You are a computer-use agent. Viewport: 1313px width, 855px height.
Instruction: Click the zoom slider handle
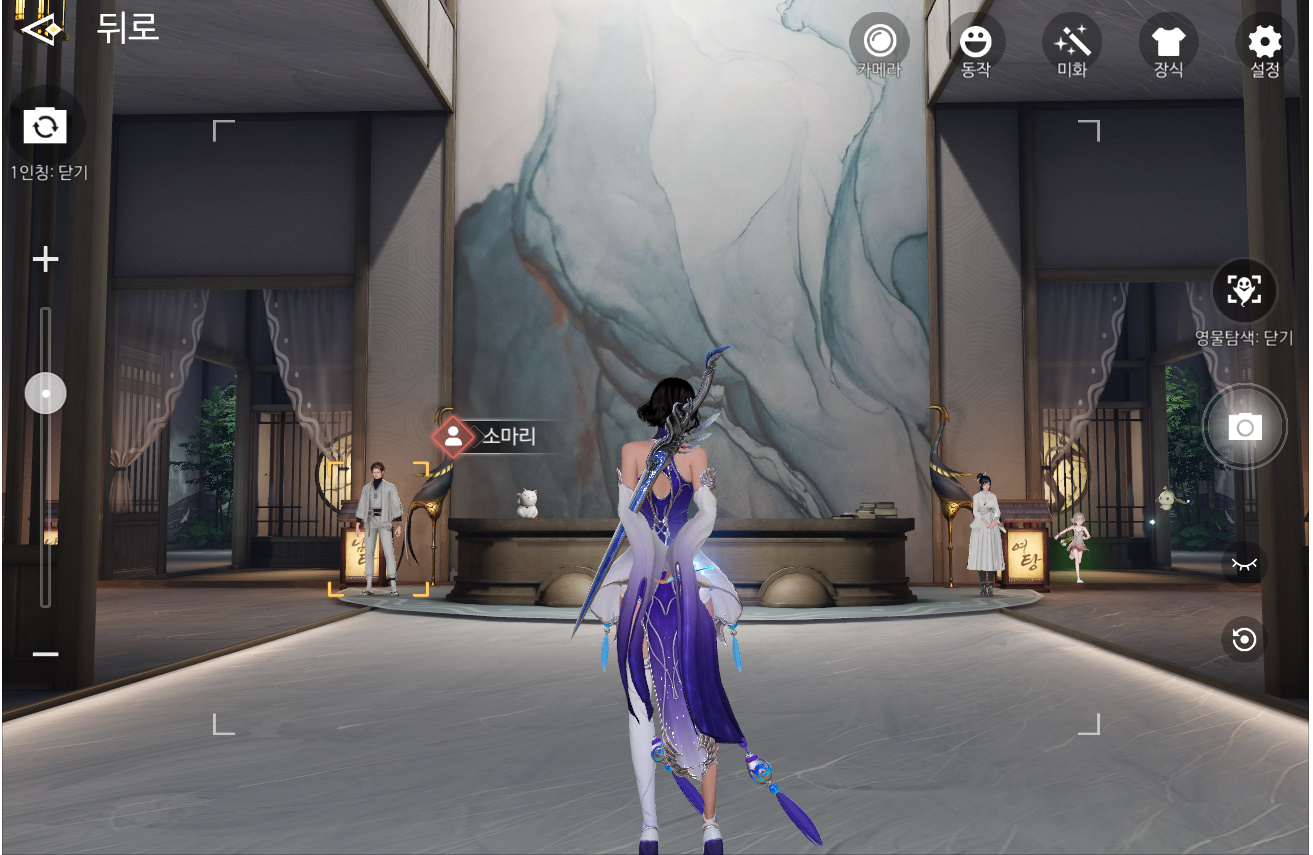(45, 394)
